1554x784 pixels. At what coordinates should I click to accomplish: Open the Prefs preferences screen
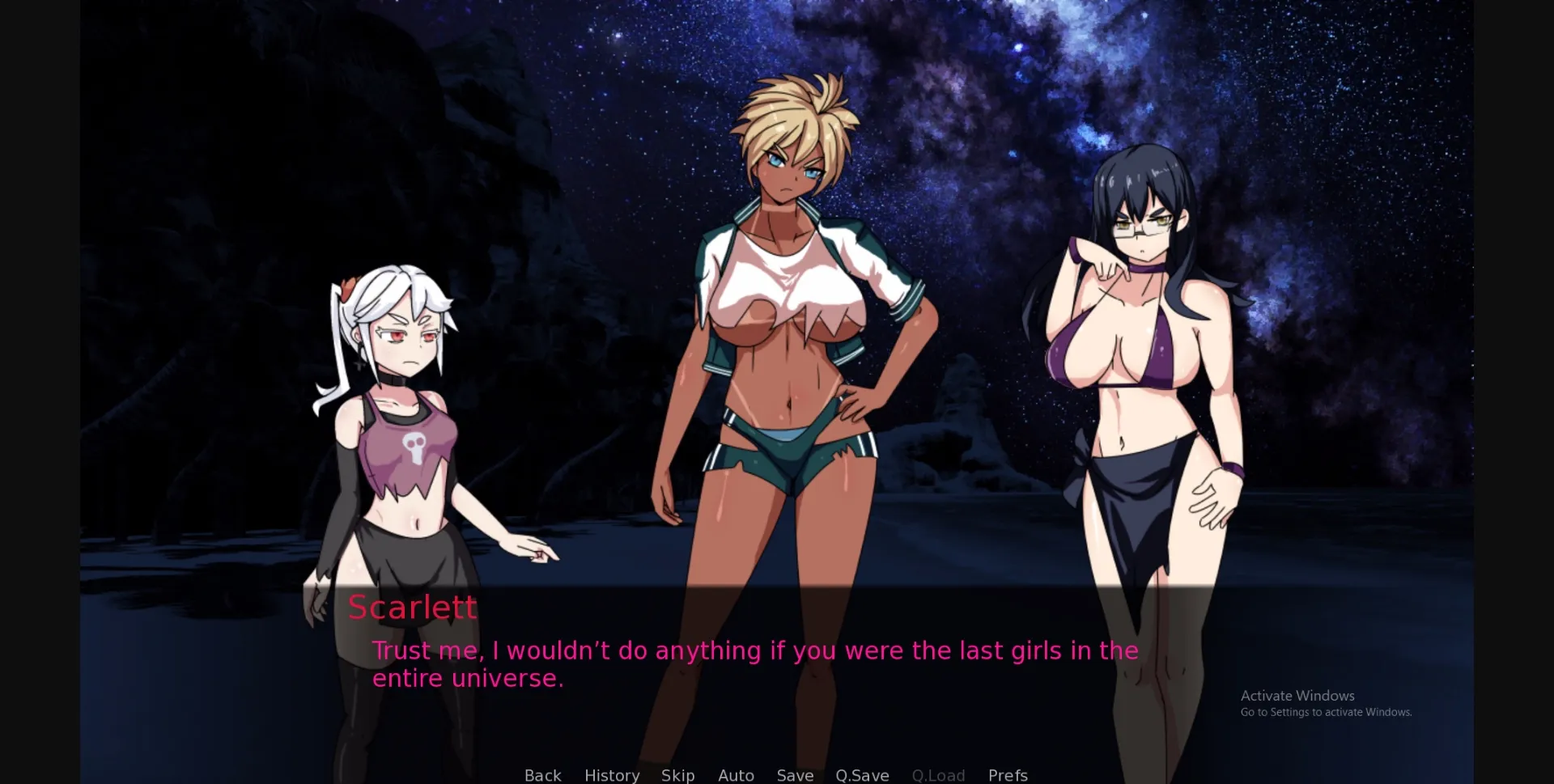click(1008, 775)
